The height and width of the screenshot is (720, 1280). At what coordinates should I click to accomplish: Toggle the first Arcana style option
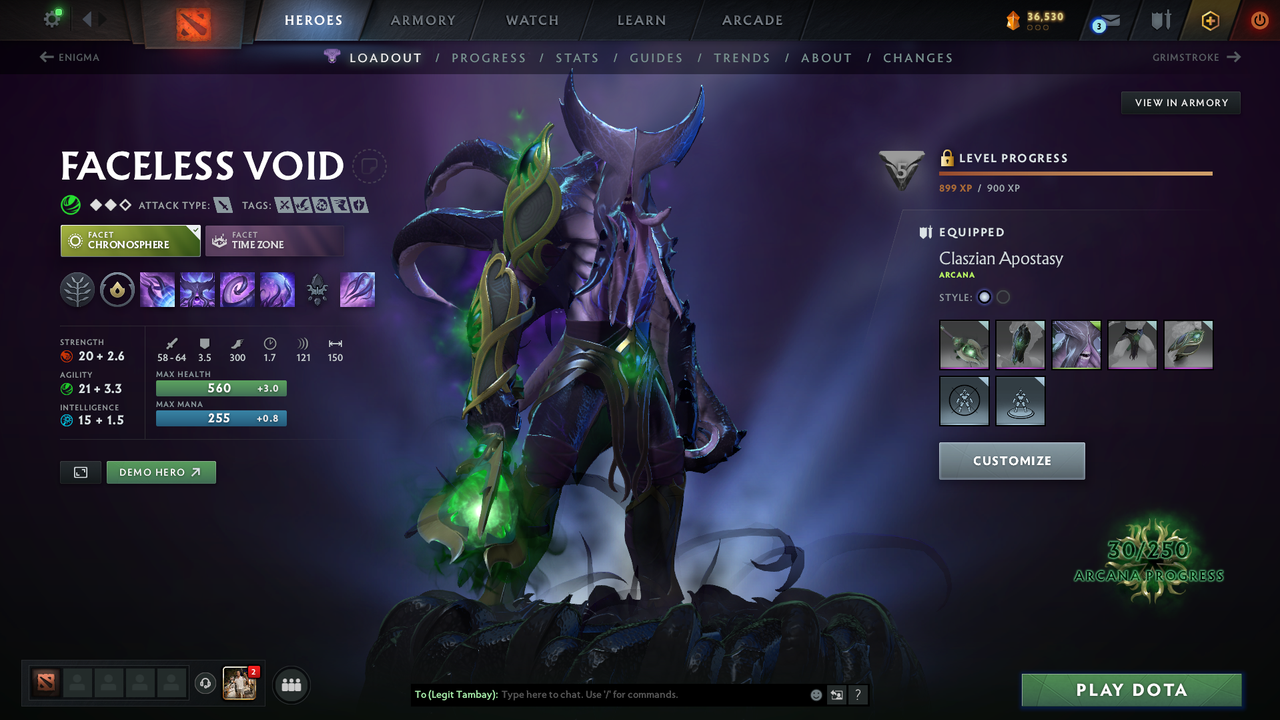(x=983, y=297)
